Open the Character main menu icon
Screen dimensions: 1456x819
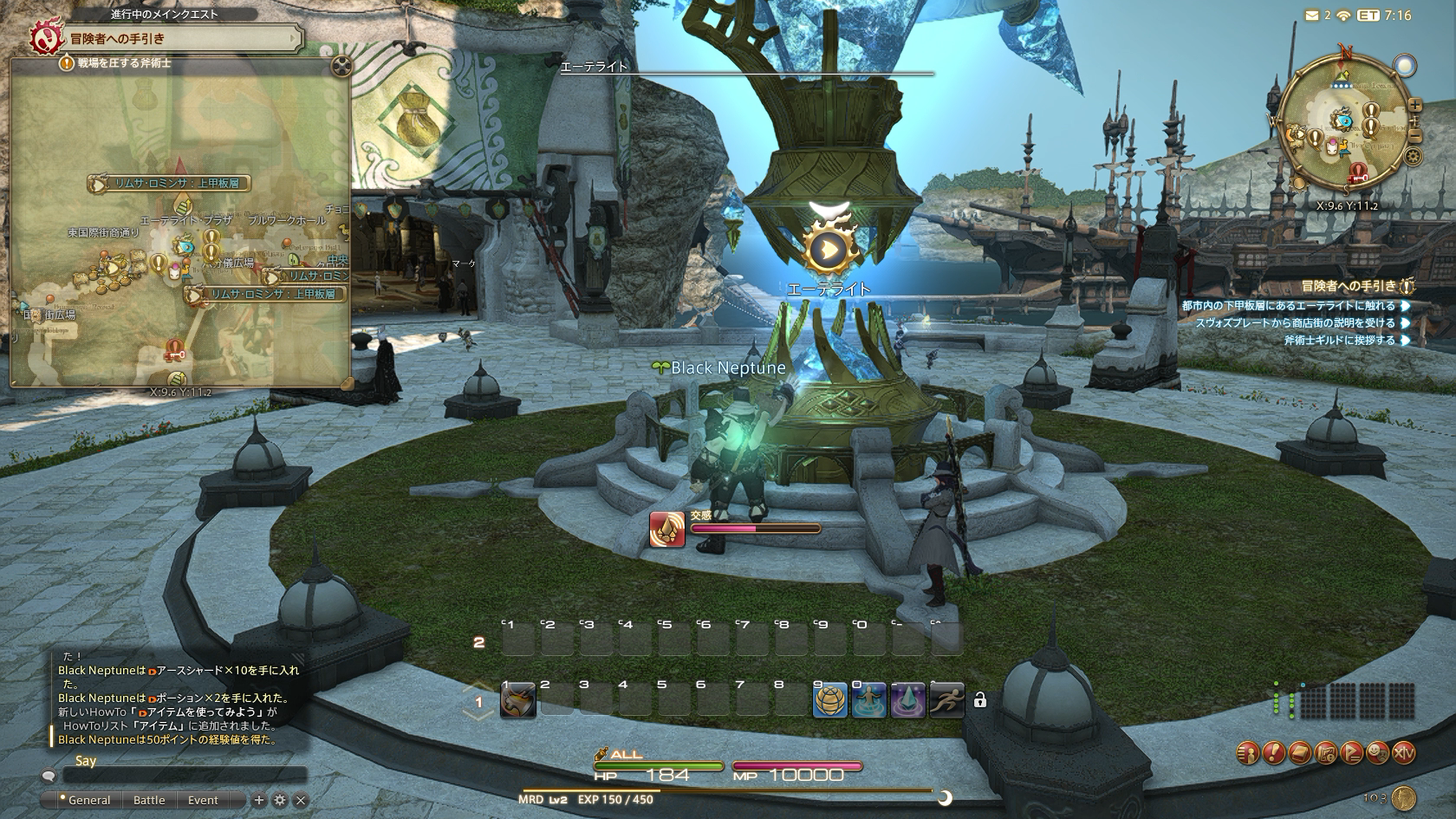(1248, 753)
